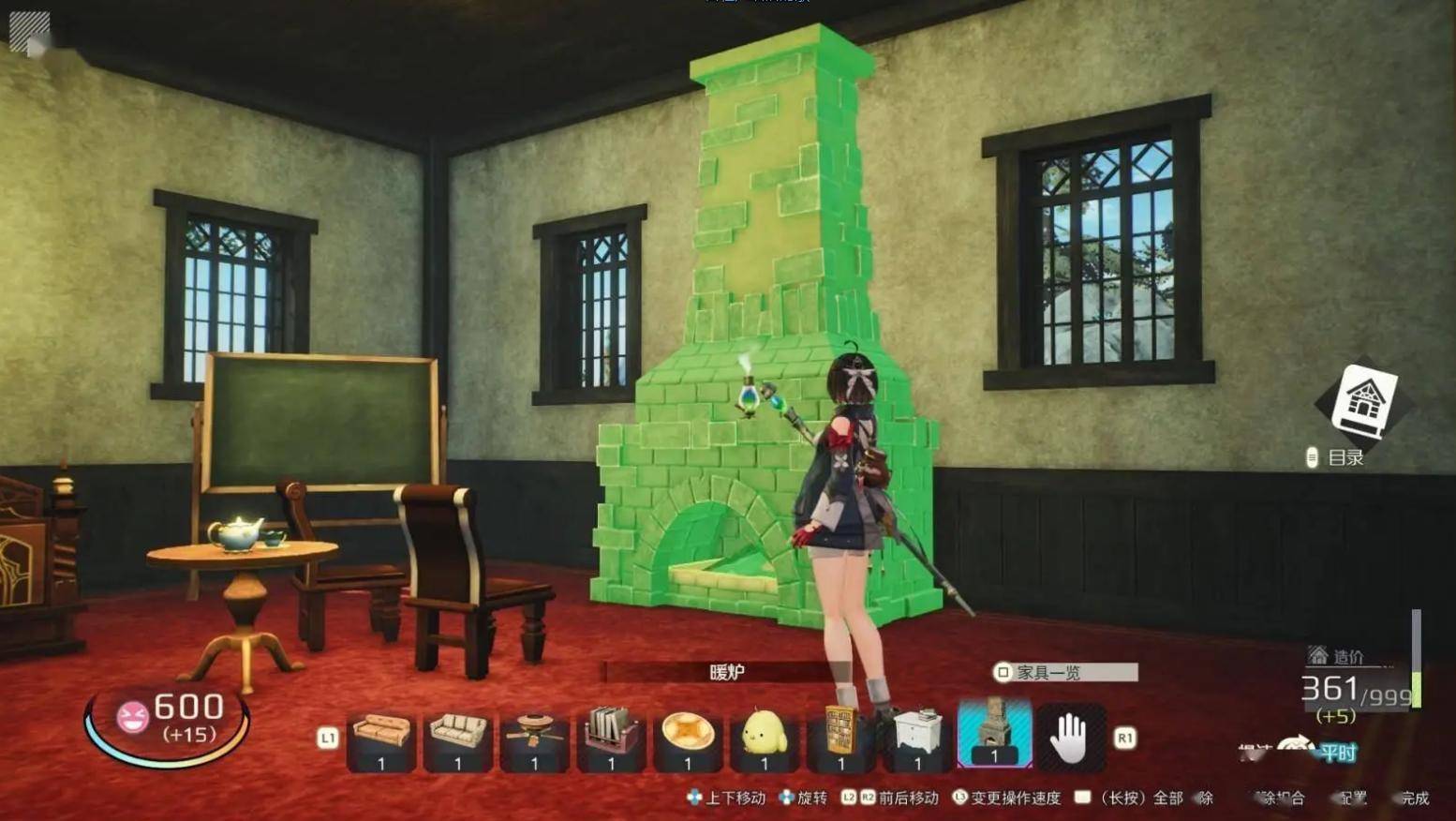Pick the white nightstand furniture slot
This screenshot has width=1456, height=821.
pos(917,738)
